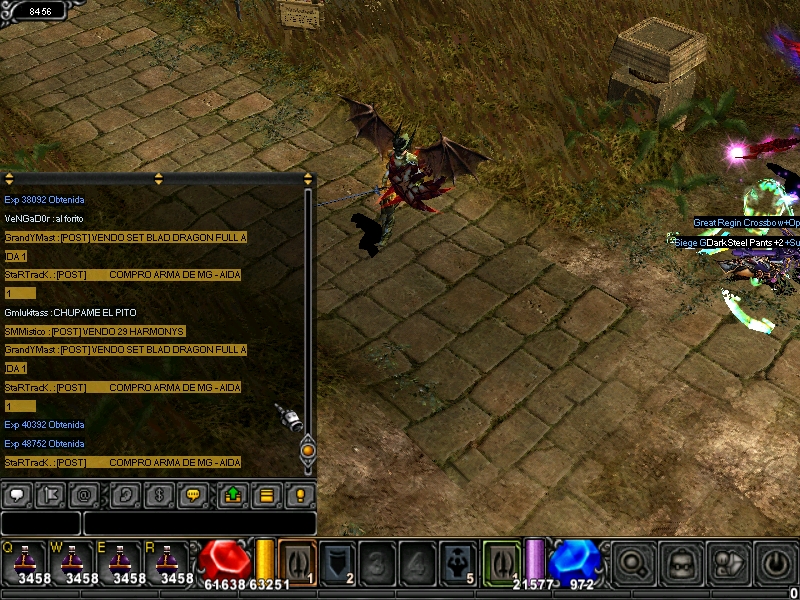This screenshot has width=800, height=600.
Task: Click the chat log scrollbar orange handle
Action: (x=308, y=450)
